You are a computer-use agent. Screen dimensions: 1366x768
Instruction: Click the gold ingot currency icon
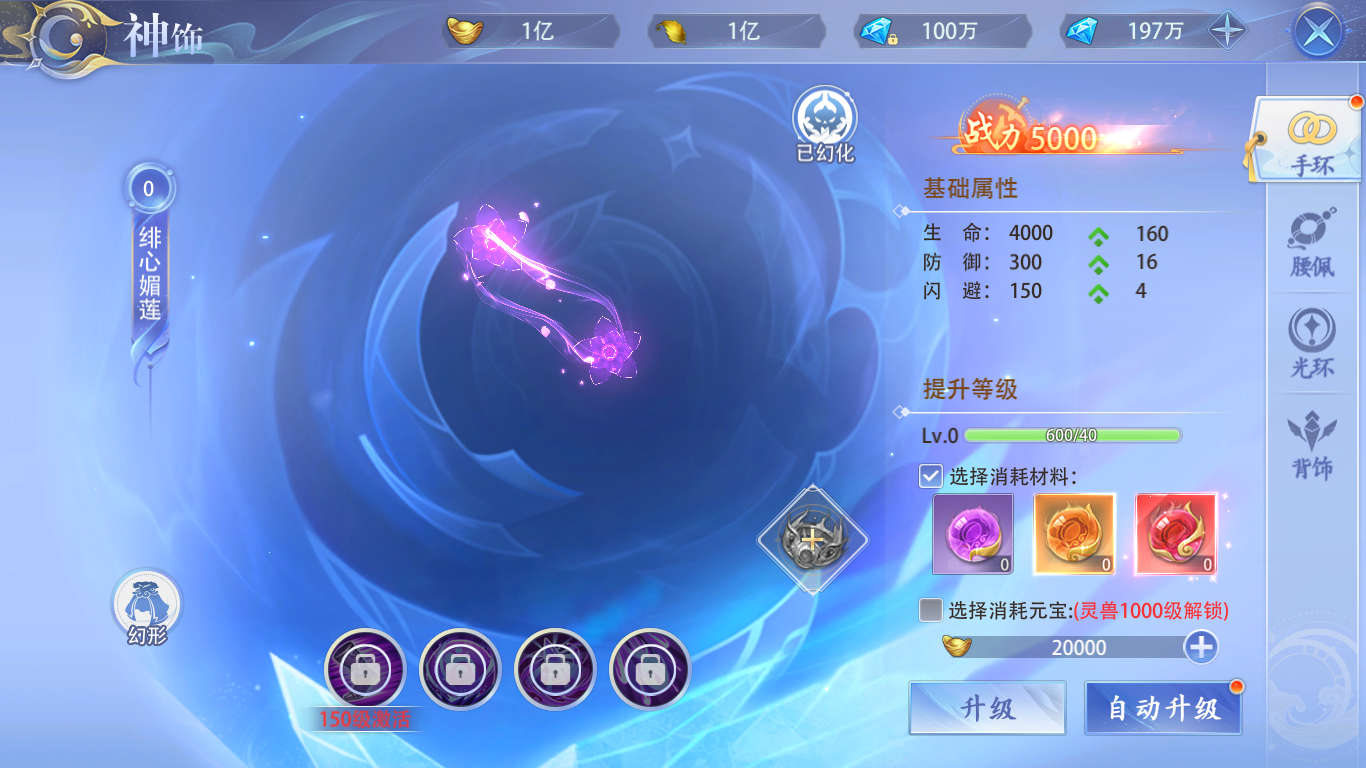[466, 30]
